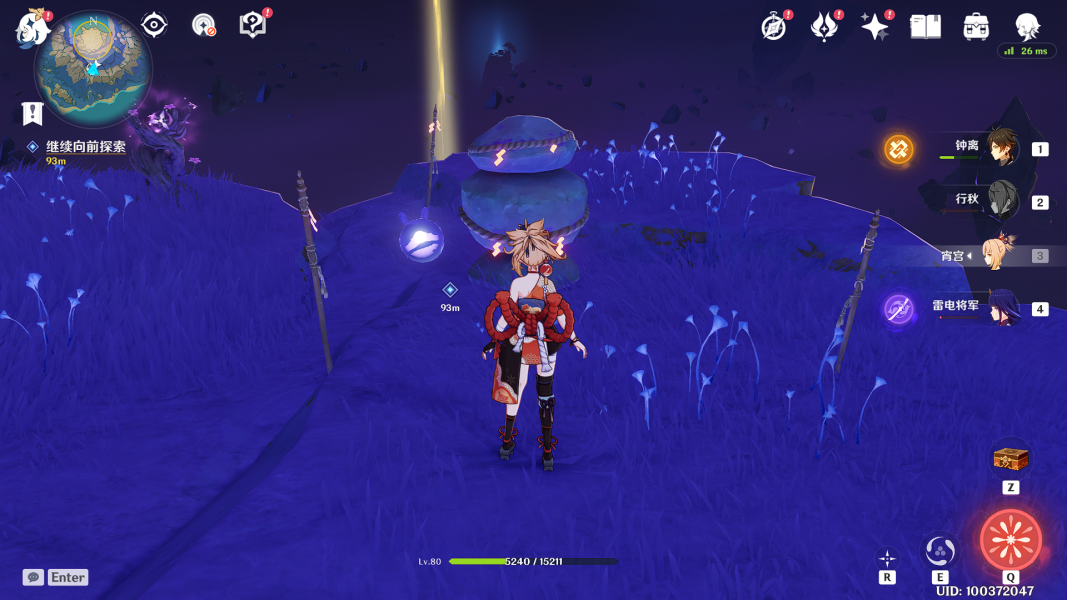Open the character screen icon
The width and height of the screenshot is (1067, 600).
[x=1027, y=27]
